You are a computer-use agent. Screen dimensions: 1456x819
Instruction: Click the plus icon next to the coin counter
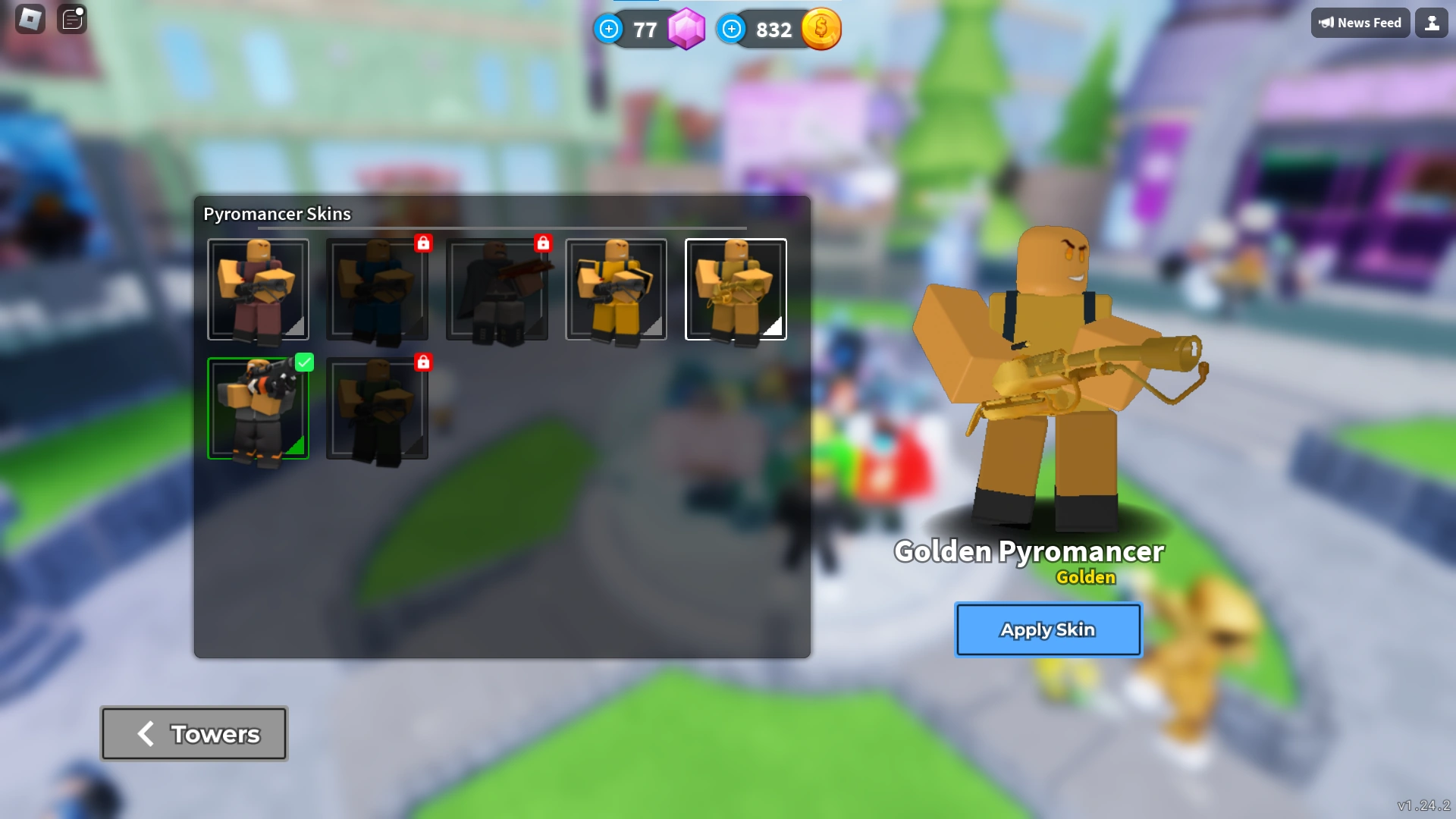[x=730, y=30]
